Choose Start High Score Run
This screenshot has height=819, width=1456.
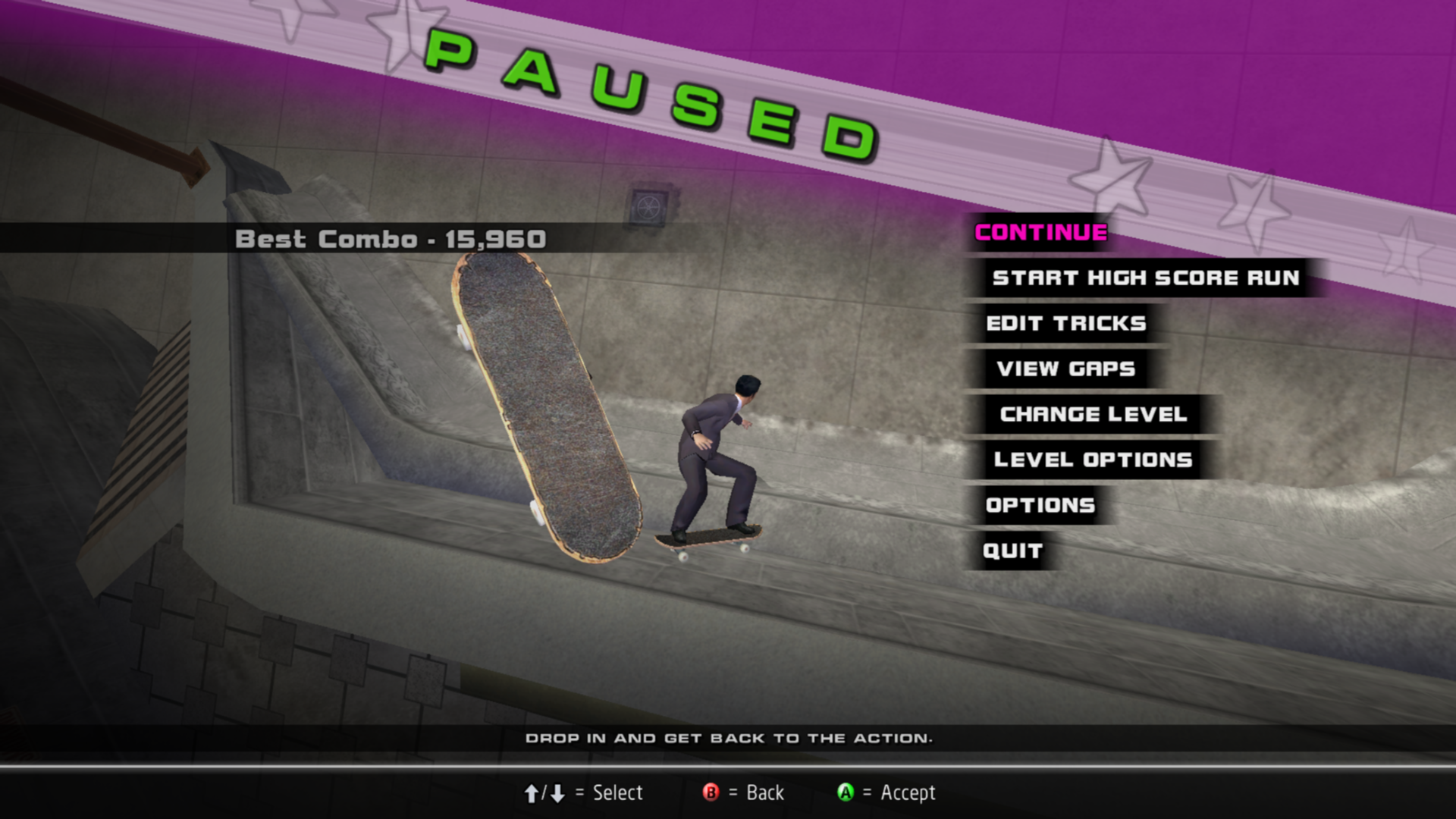(x=1145, y=278)
